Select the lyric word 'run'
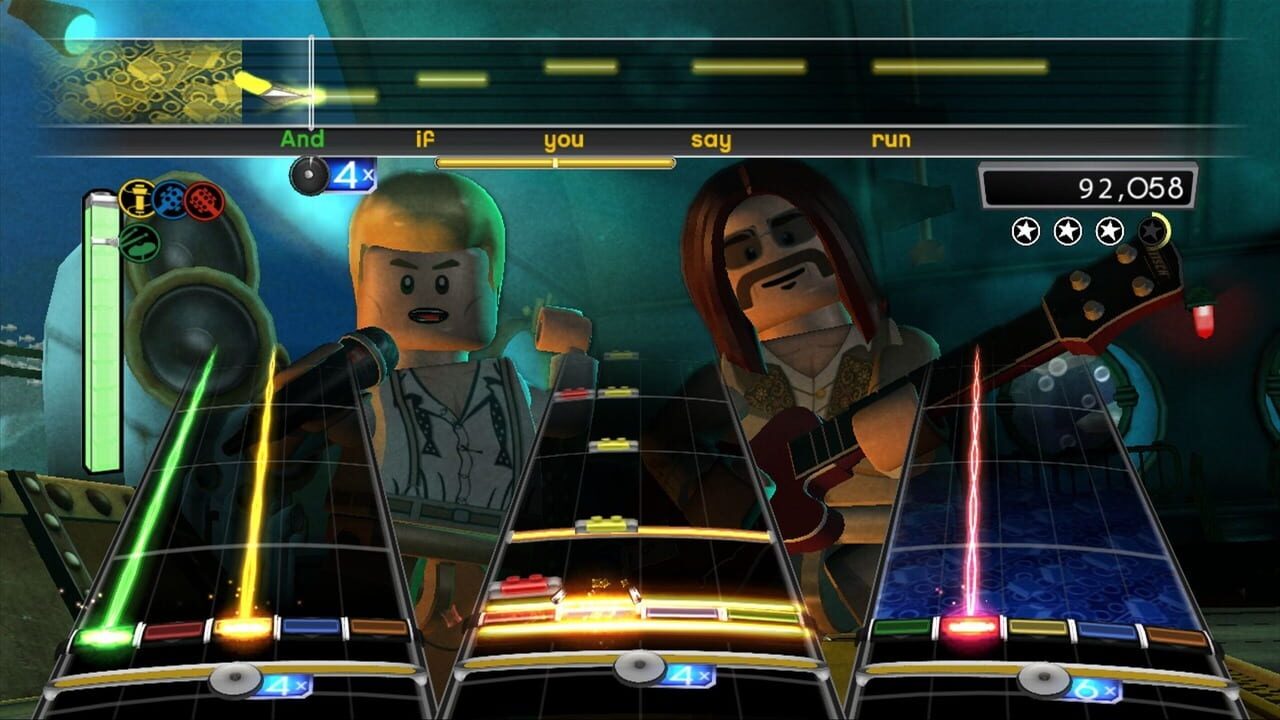This screenshot has width=1280, height=720. click(893, 142)
